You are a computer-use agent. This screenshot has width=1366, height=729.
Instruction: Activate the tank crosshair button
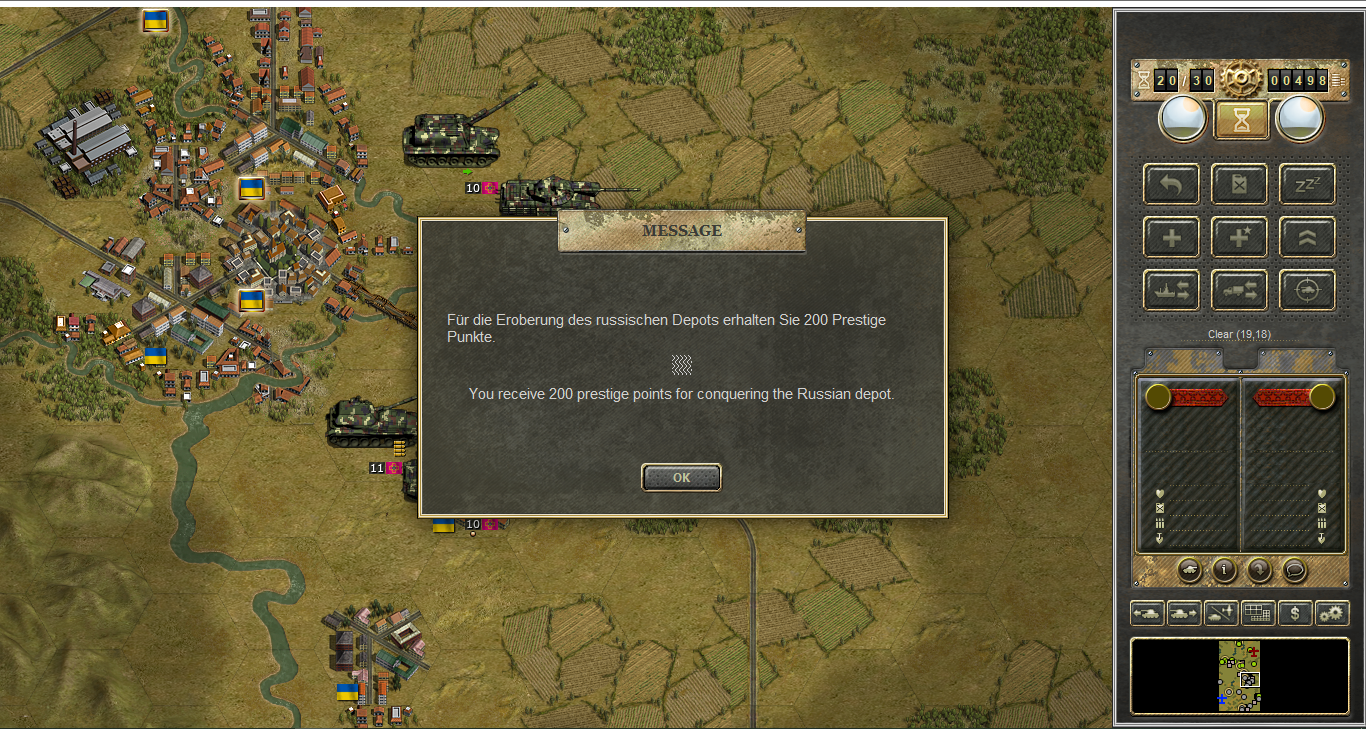click(x=1307, y=290)
